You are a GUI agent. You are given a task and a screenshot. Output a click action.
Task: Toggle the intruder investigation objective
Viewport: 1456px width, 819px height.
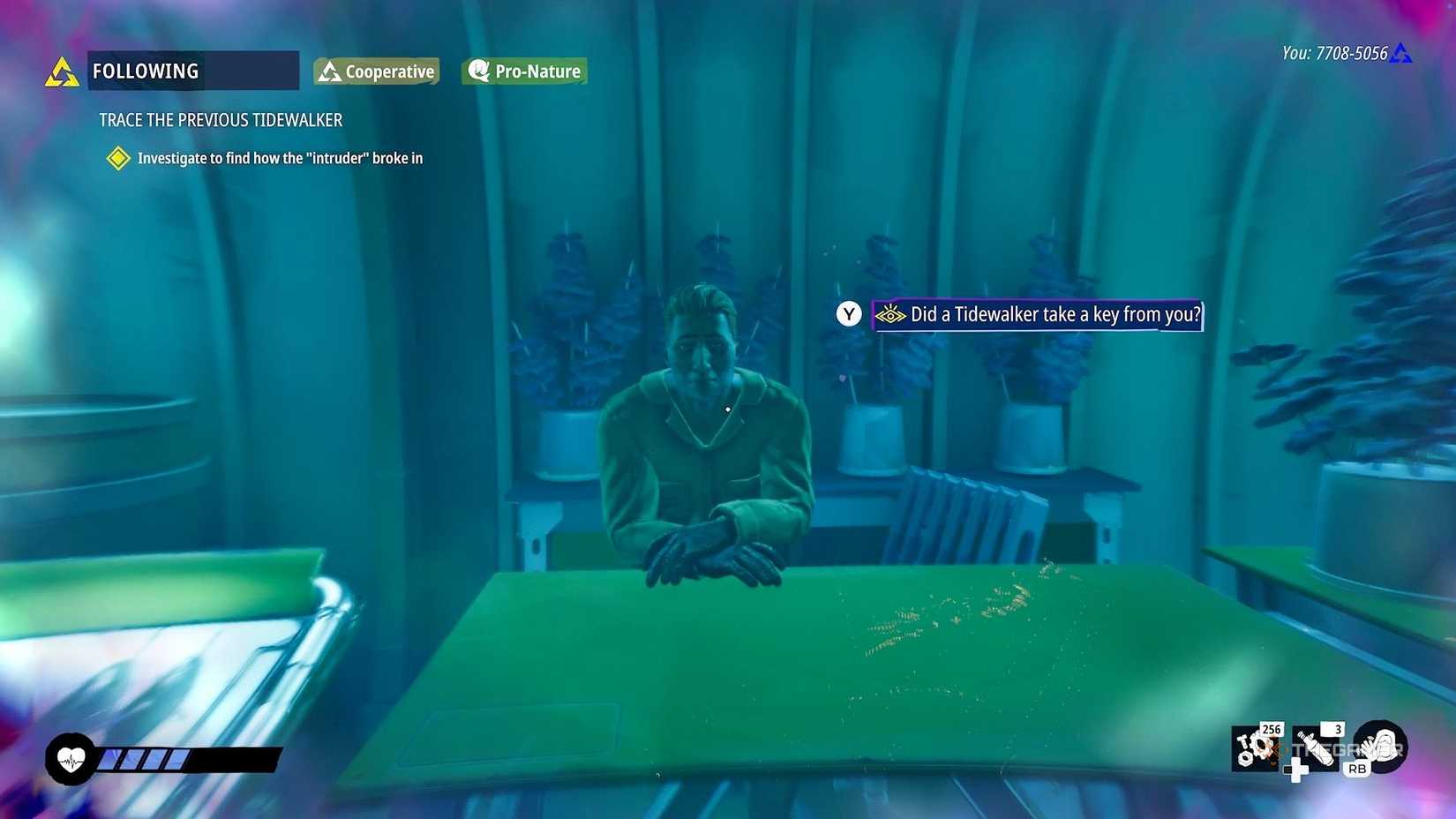click(x=279, y=159)
